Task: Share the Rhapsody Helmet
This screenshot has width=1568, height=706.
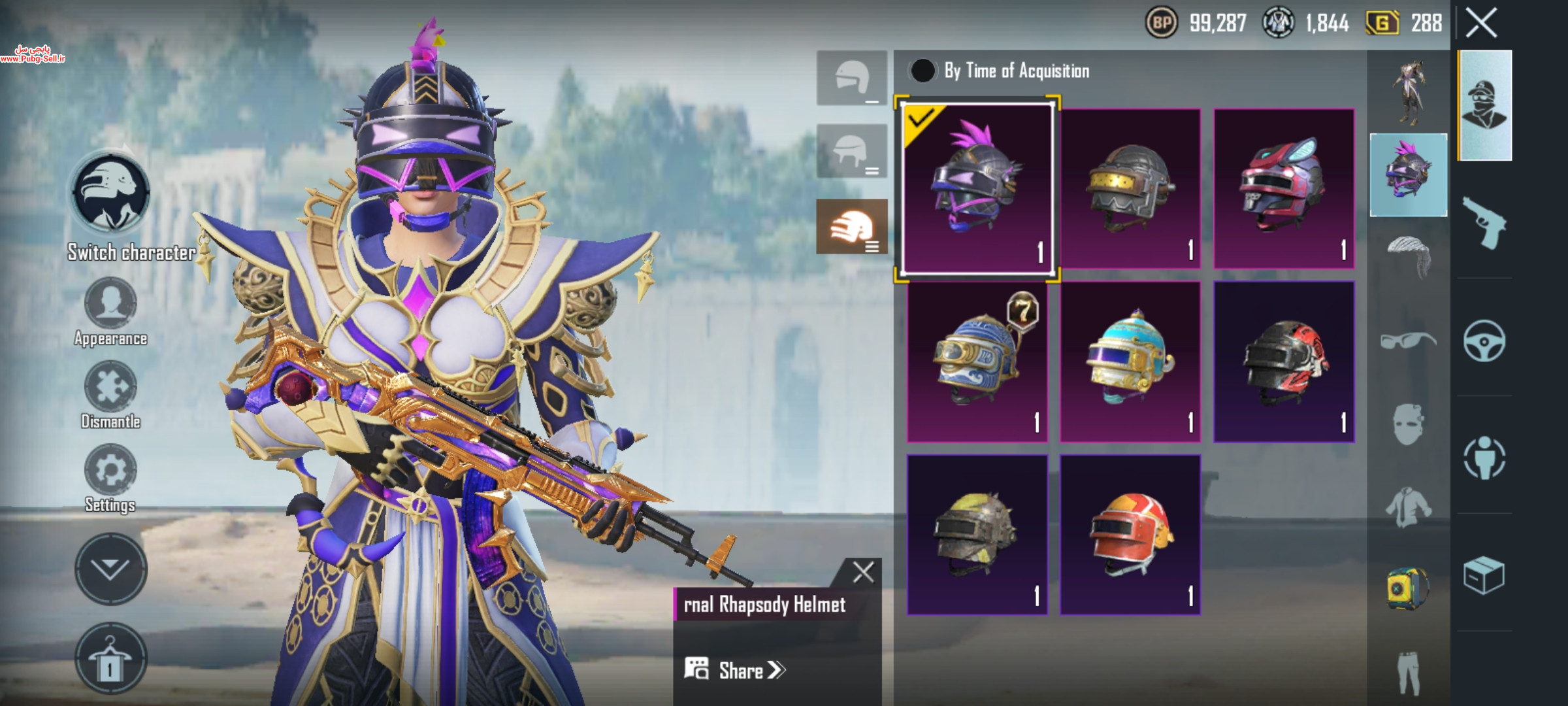Action: coord(735,670)
